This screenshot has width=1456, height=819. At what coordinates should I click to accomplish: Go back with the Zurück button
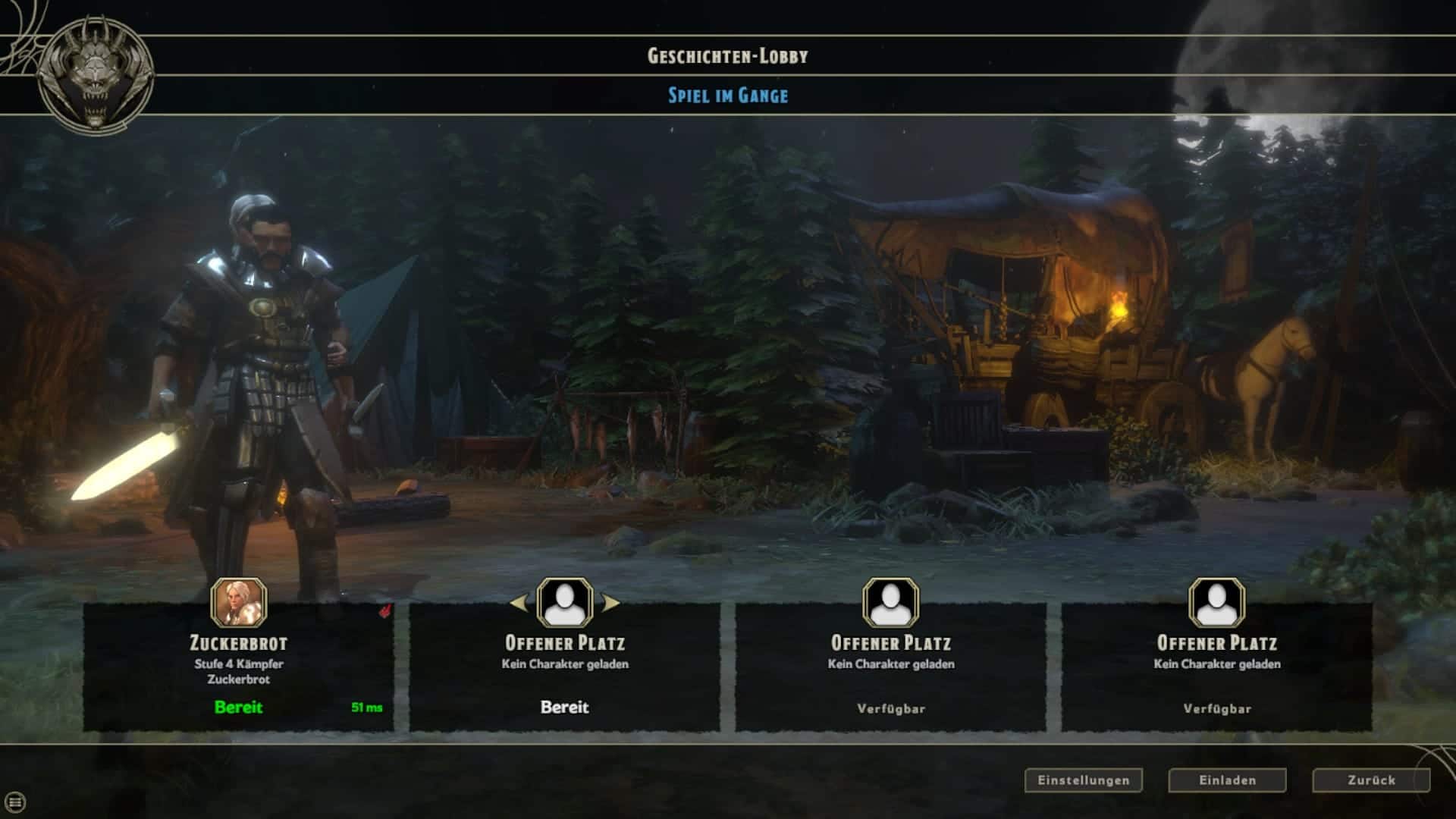click(x=1371, y=780)
